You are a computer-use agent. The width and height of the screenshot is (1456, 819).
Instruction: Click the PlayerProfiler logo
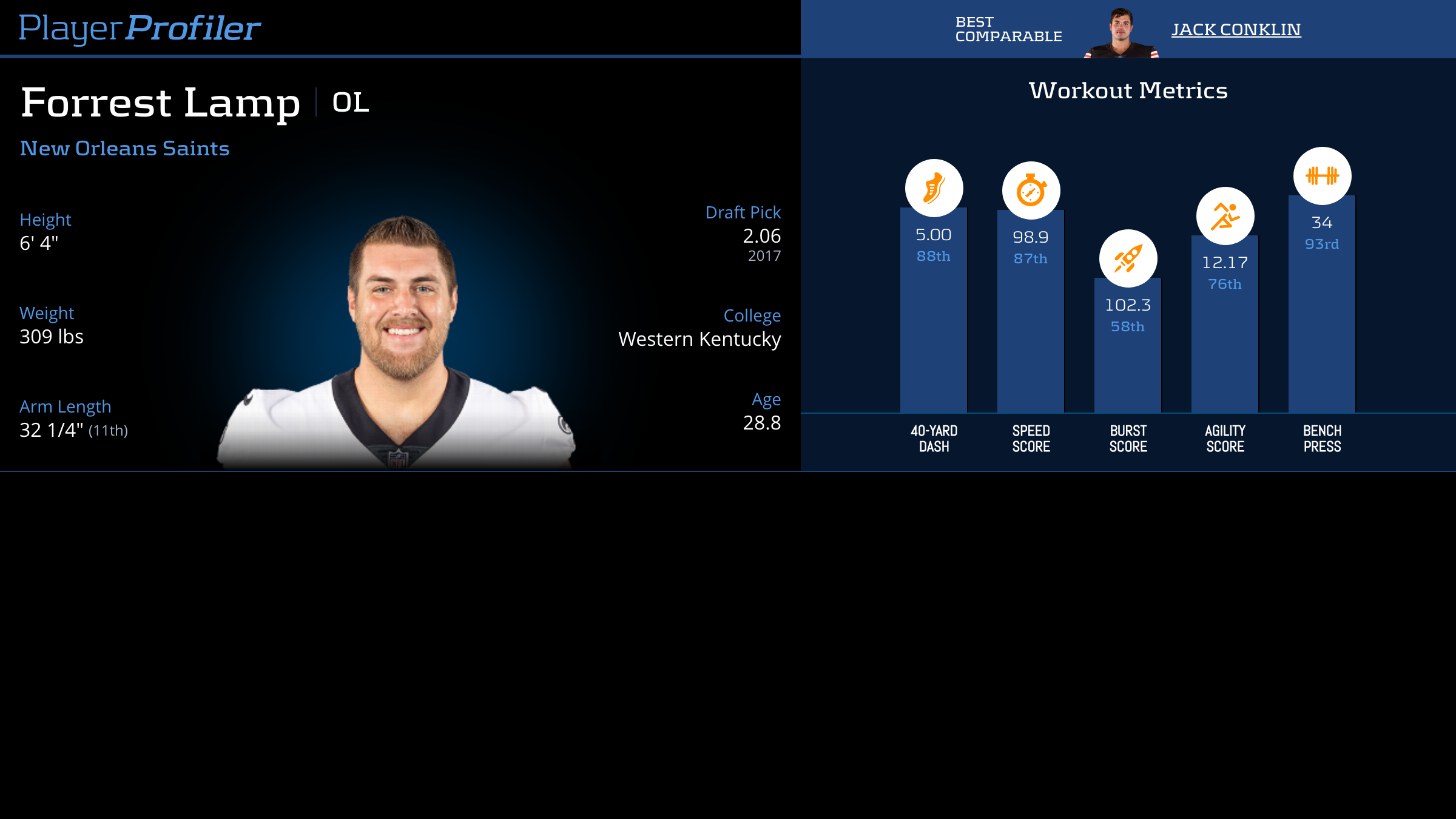(140, 29)
